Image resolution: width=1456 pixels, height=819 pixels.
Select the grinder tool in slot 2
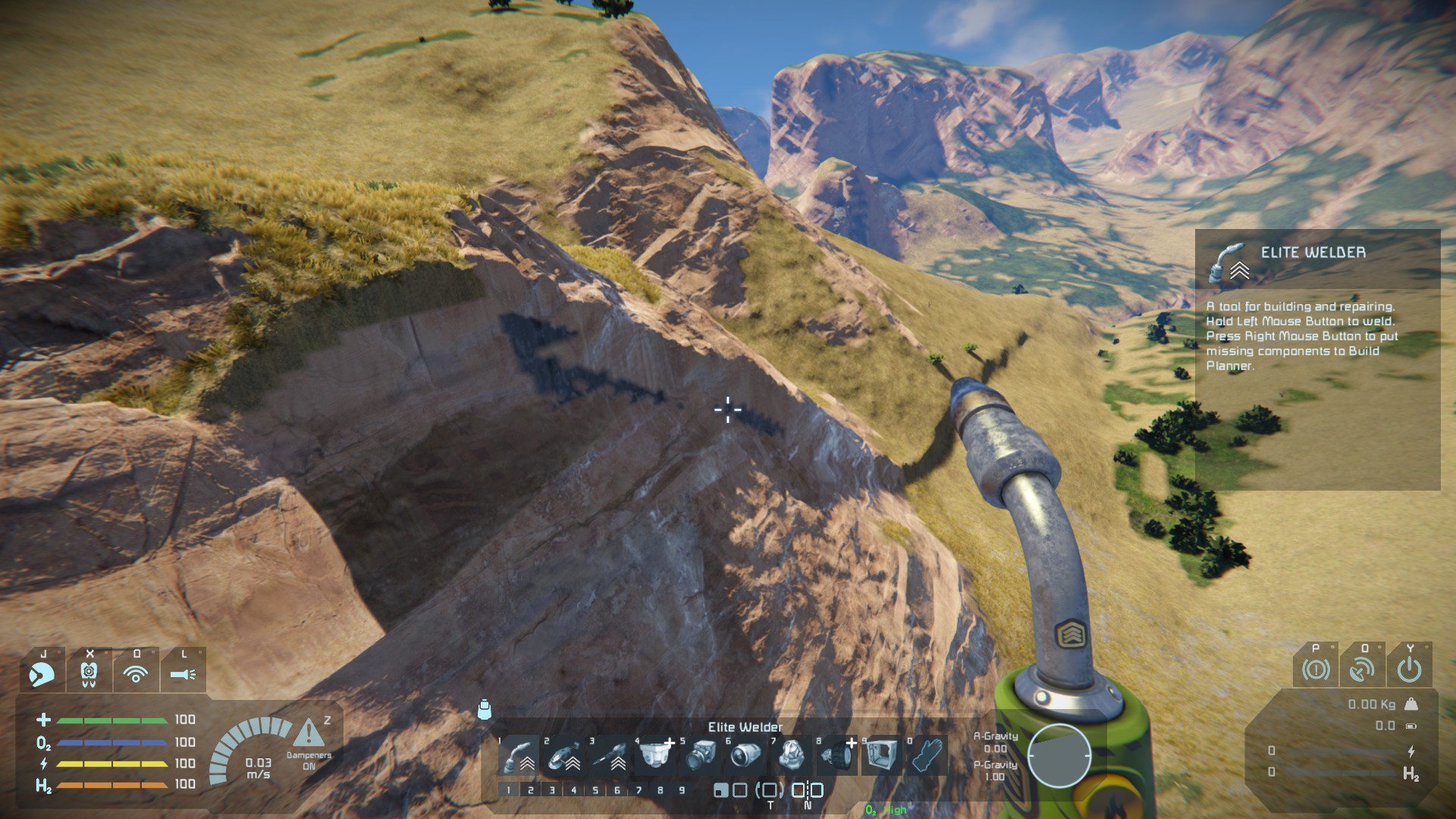pyautogui.click(x=564, y=755)
